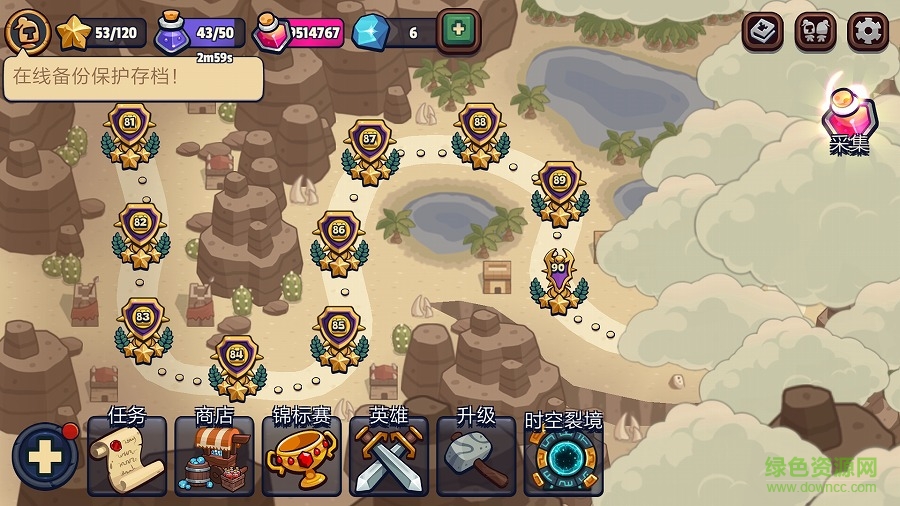Enter the 时空裂境 portal mode
Image resolution: width=900 pixels, height=506 pixels.
[x=564, y=457]
